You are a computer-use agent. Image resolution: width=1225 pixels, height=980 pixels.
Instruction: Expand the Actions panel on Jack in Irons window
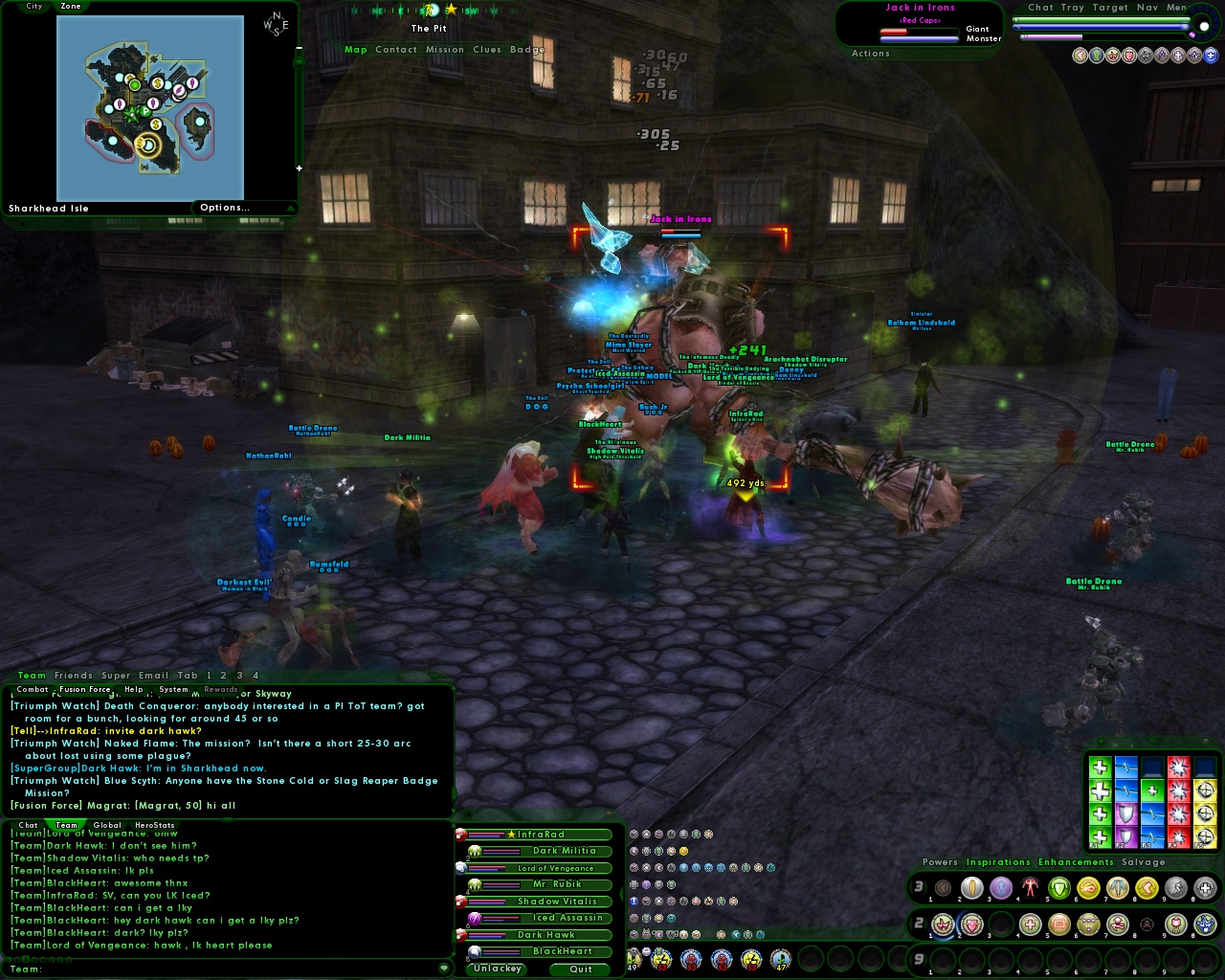(x=871, y=54)
